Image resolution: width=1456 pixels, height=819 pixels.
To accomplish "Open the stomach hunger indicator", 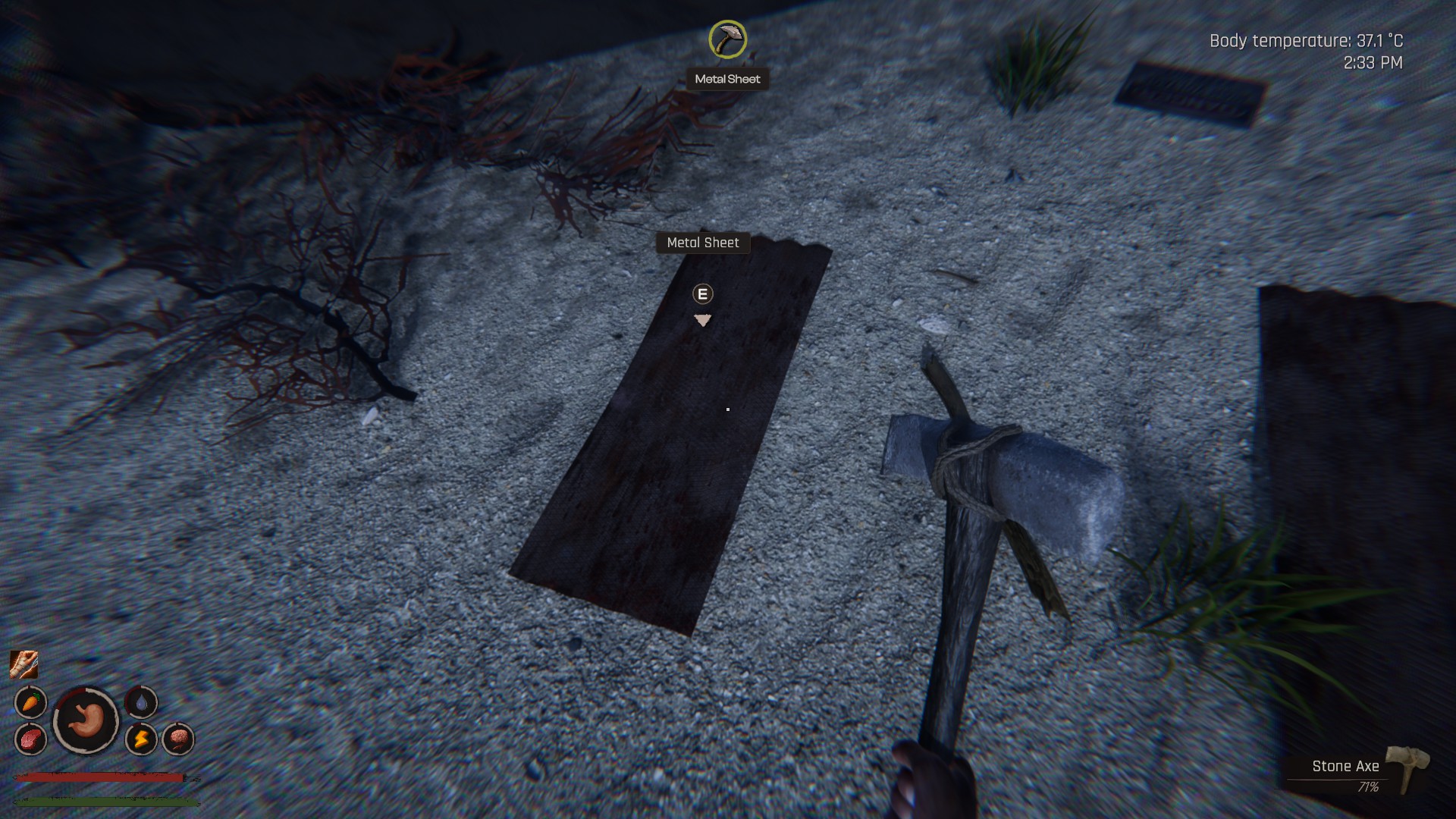I will (x=86, y=720).
